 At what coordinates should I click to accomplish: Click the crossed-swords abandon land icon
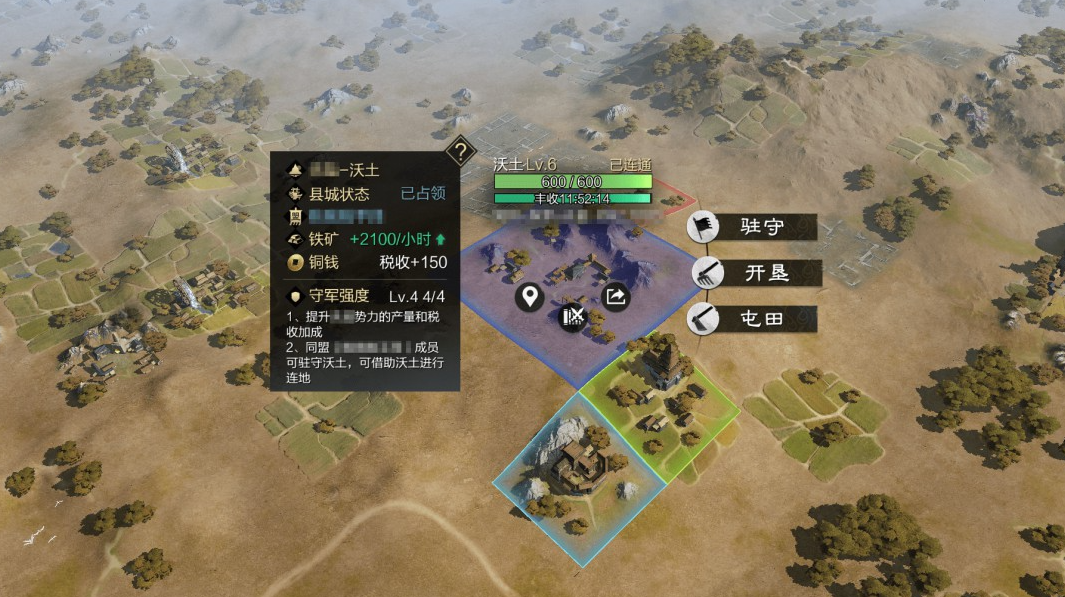(573, 317)
